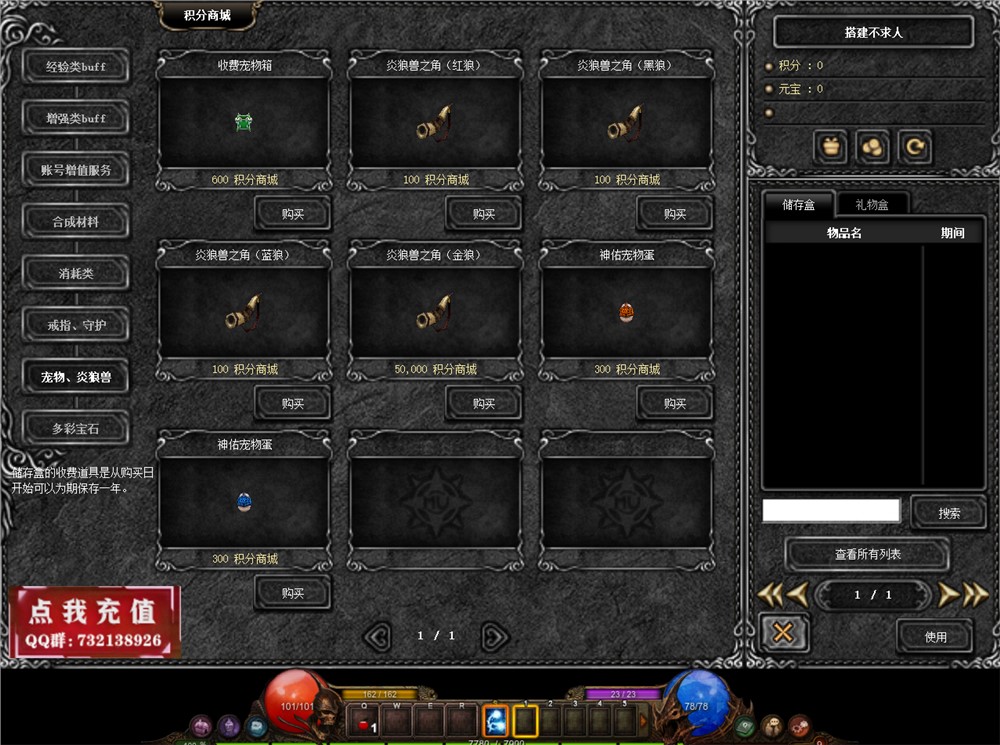
Task: Open the 合成材料 category
Action: click(76, 222)
